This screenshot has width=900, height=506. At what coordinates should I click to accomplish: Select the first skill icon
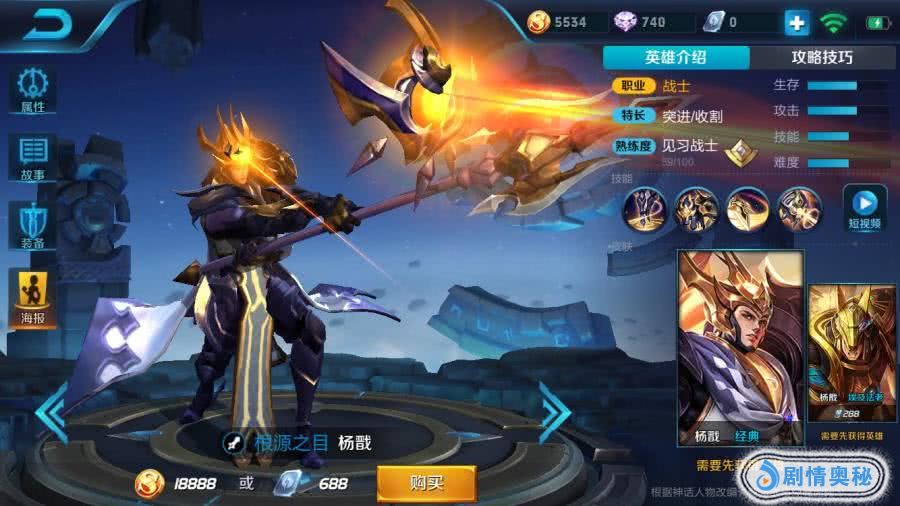(x=644, y=209)
